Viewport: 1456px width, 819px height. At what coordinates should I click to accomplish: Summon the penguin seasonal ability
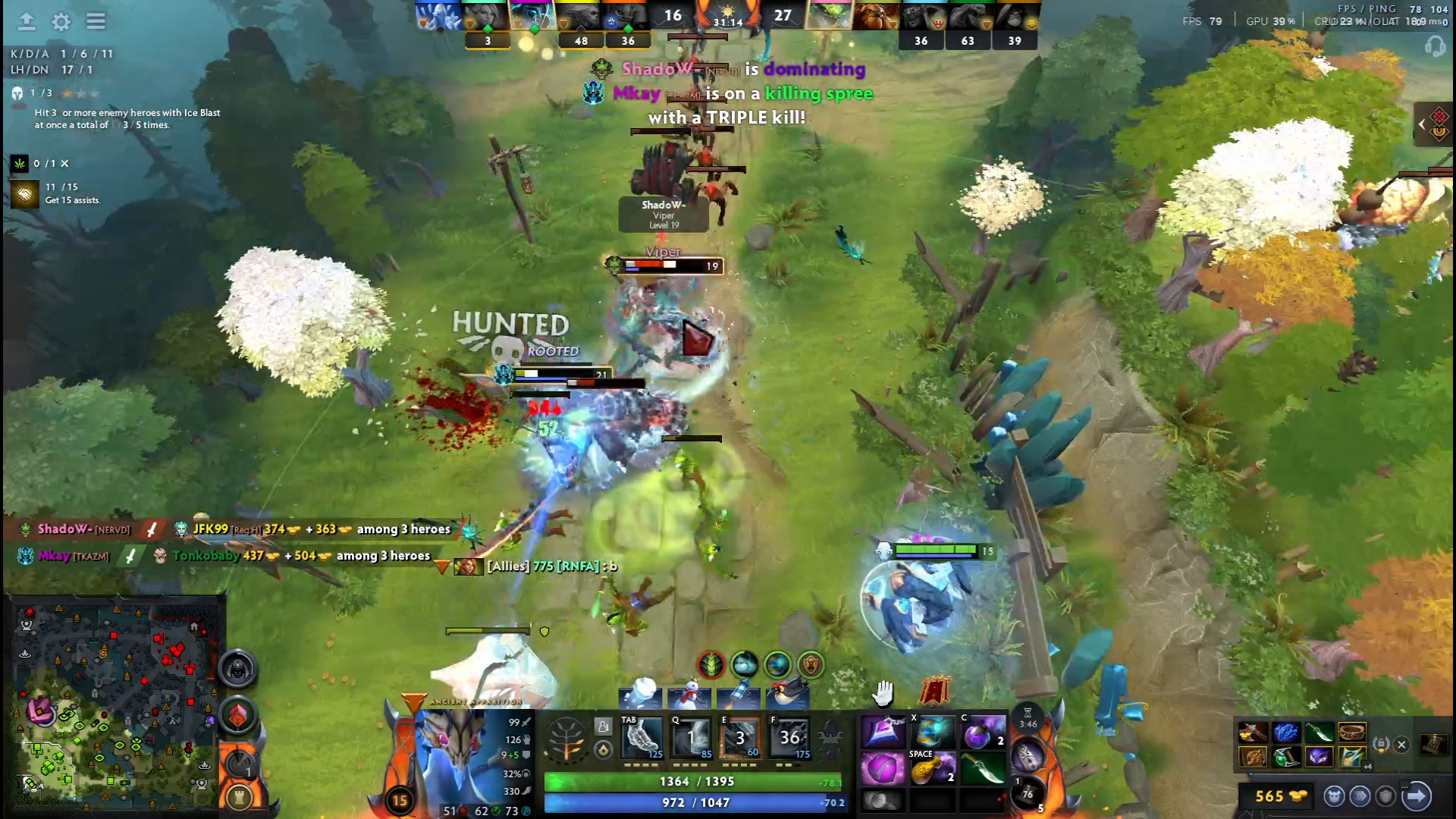(x=787, y=693)
